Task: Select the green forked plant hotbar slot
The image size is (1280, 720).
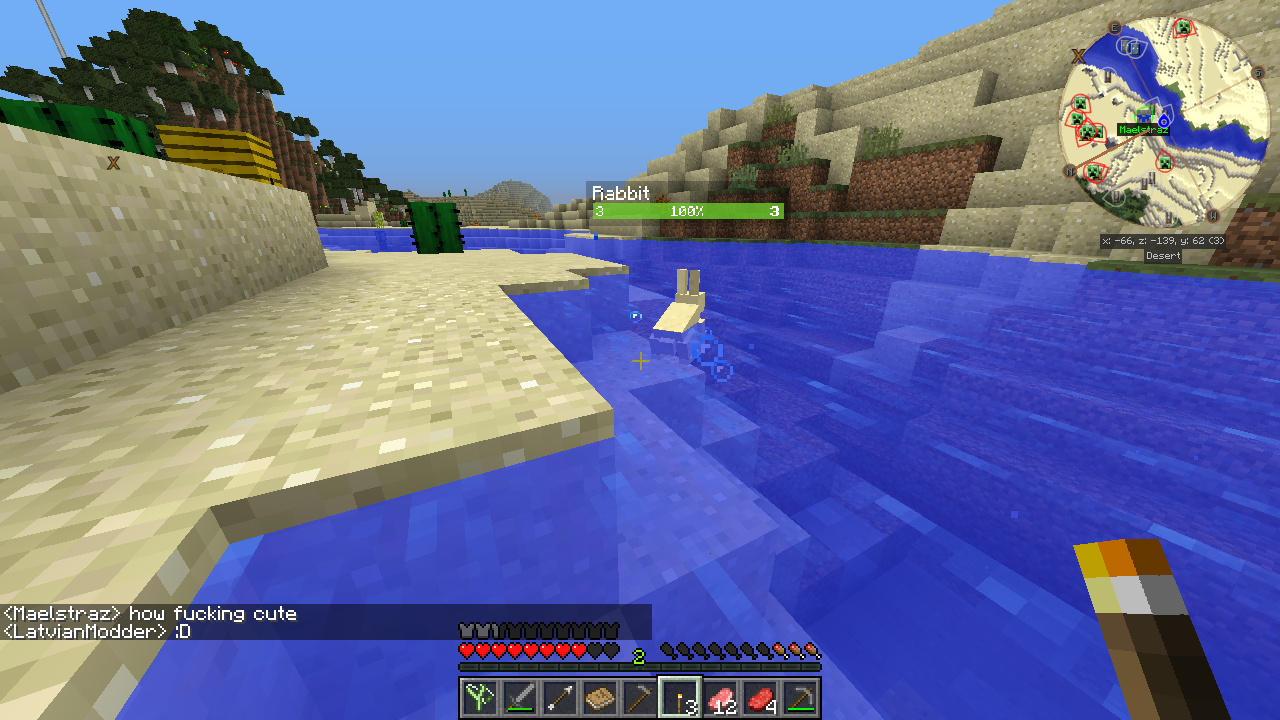Action: point(479,697)
